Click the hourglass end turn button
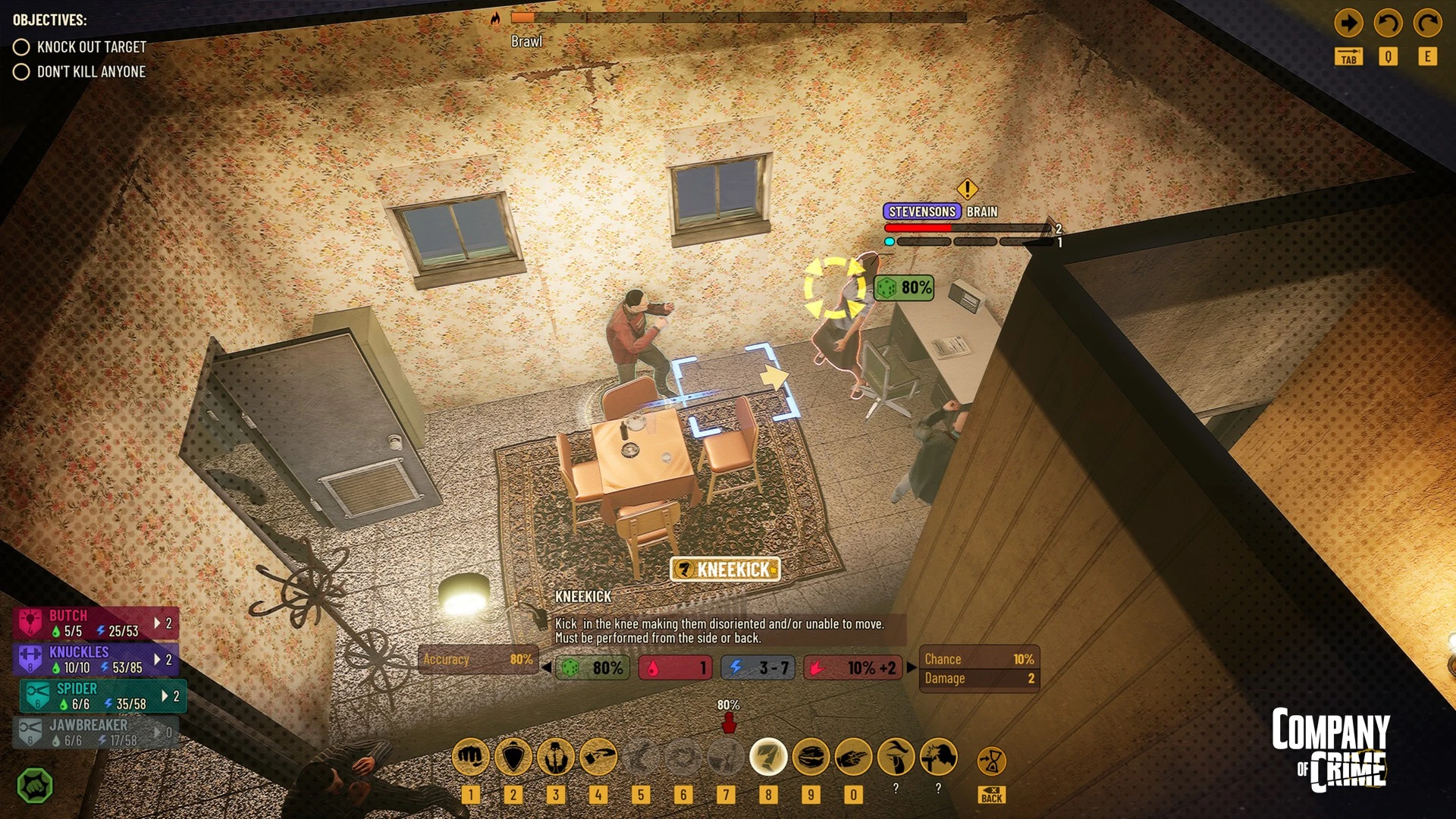The width and height of the screenshot is (1456, 819). pyautogui.click(x=991, y=761)
